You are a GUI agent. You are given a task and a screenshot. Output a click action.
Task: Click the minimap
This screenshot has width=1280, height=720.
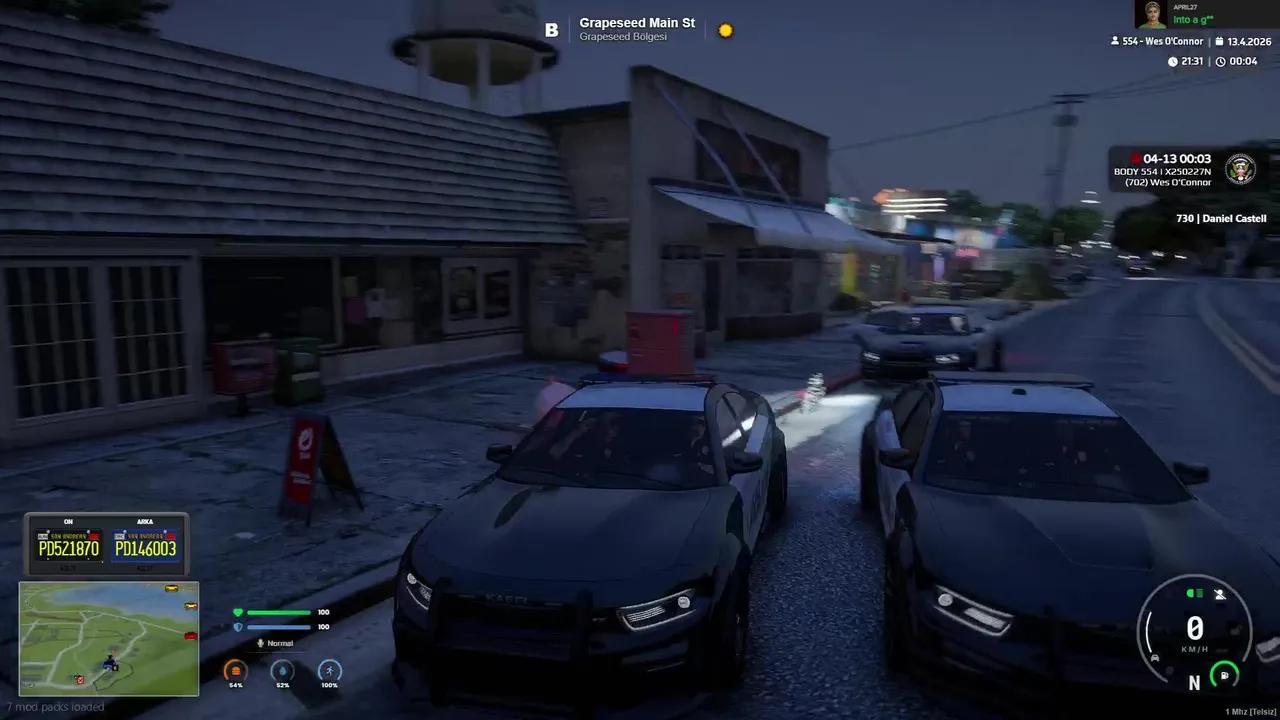[109, 638]
